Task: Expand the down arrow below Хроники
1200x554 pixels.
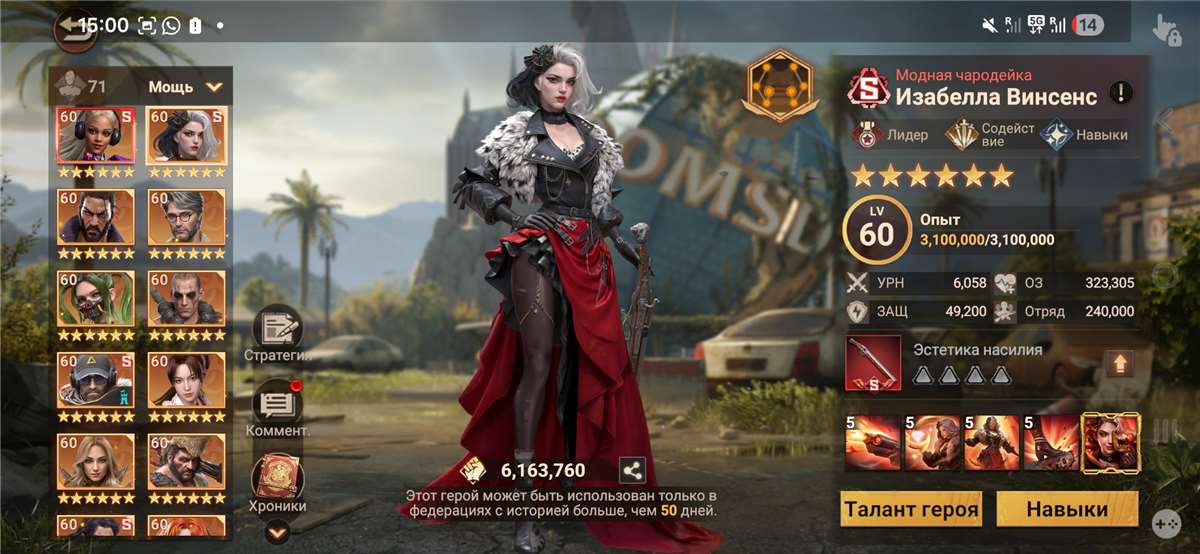Action: (277, 533)
